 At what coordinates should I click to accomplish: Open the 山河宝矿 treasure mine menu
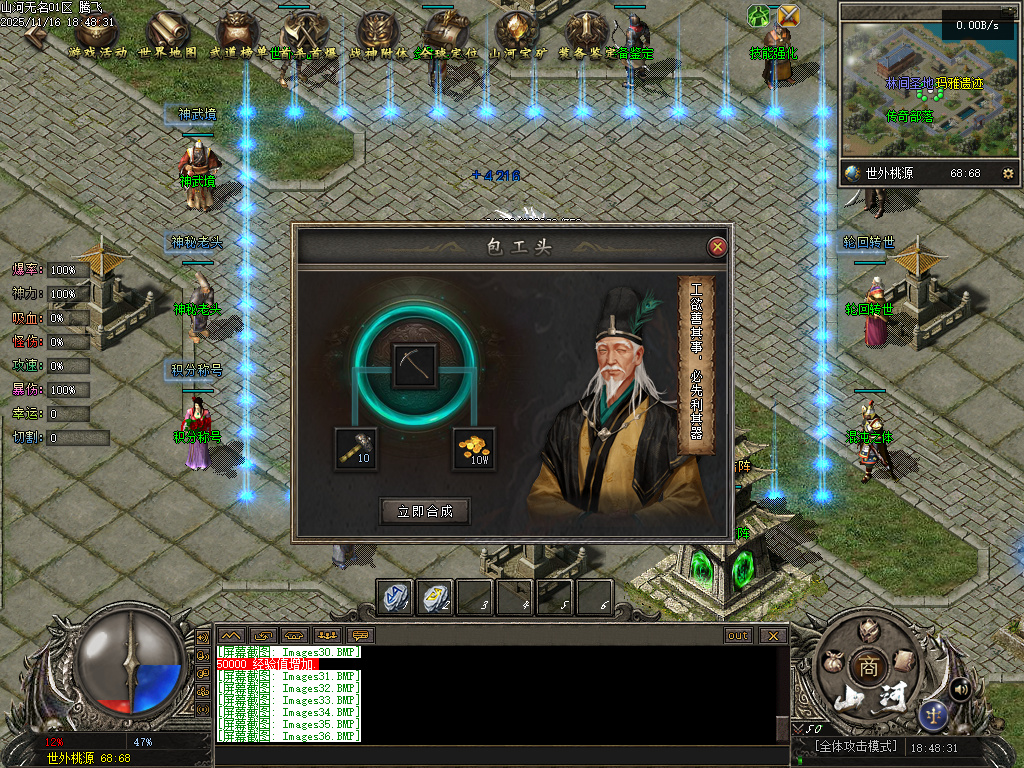pos(518,33)
